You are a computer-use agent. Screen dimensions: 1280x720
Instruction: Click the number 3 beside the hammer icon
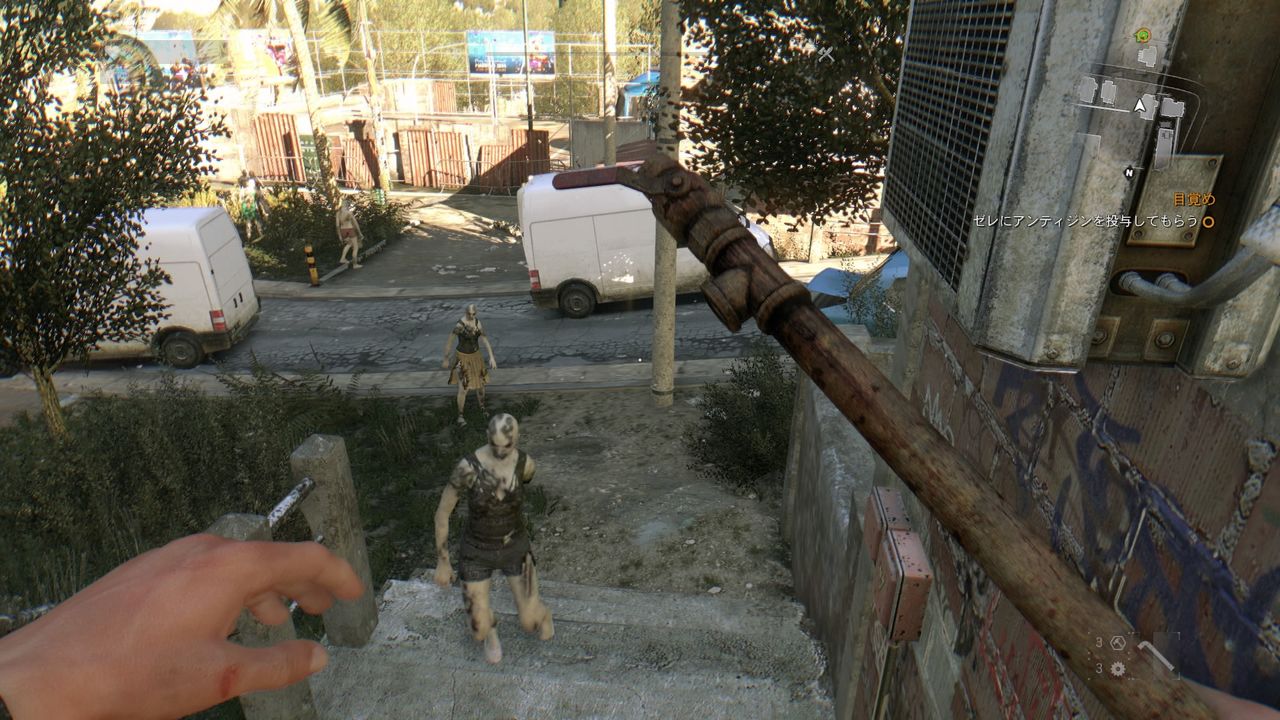(x=1100, y=642)
